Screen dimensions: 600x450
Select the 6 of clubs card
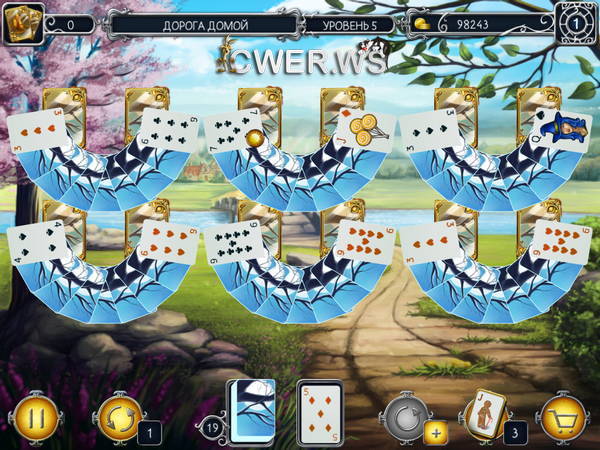tap(167, 129)
